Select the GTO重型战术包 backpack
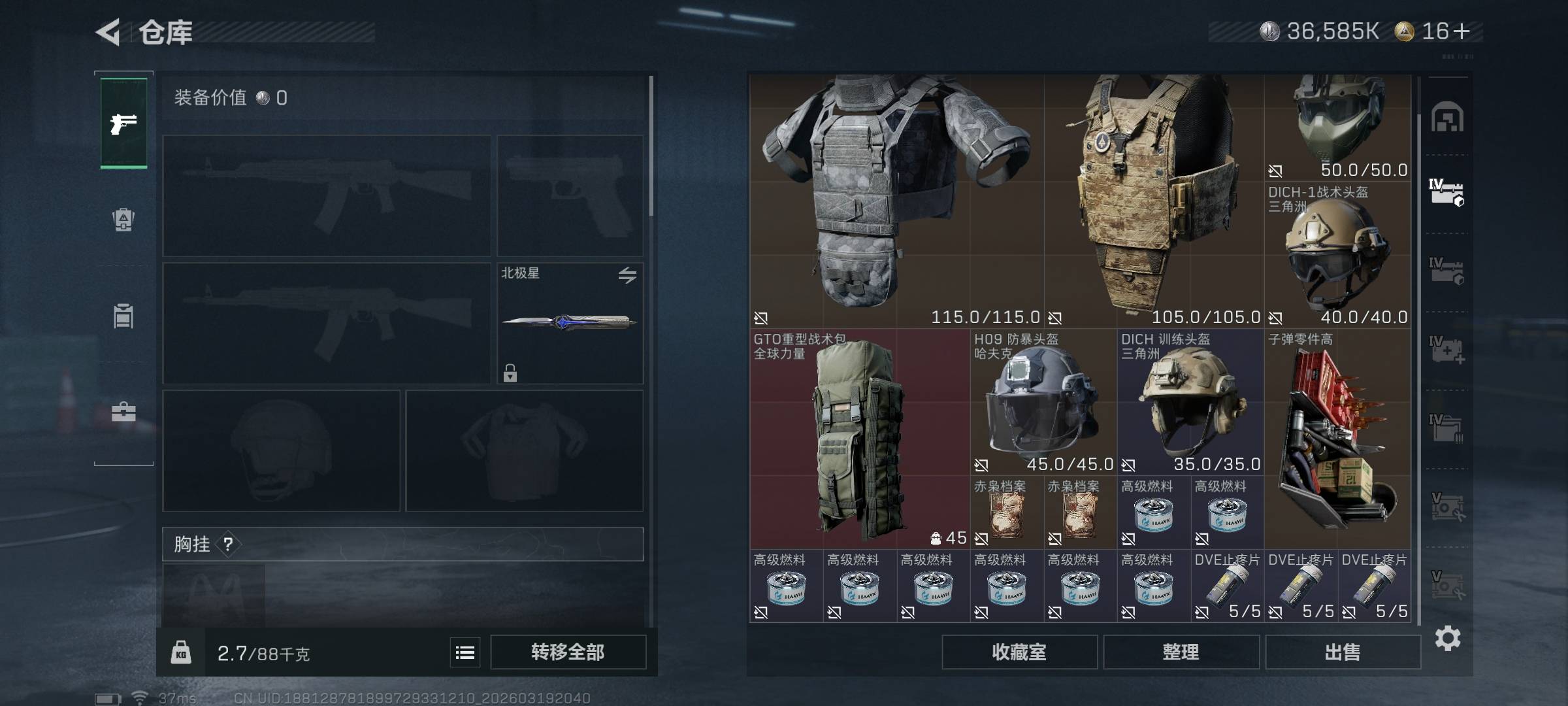 click(859, 438)
